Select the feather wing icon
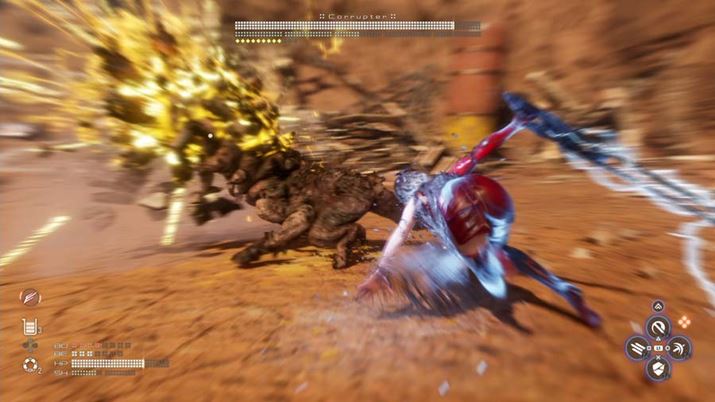Image resolution: width=715 pixels, height=402 pixels. pyautogui.click(x=30, y=297)
